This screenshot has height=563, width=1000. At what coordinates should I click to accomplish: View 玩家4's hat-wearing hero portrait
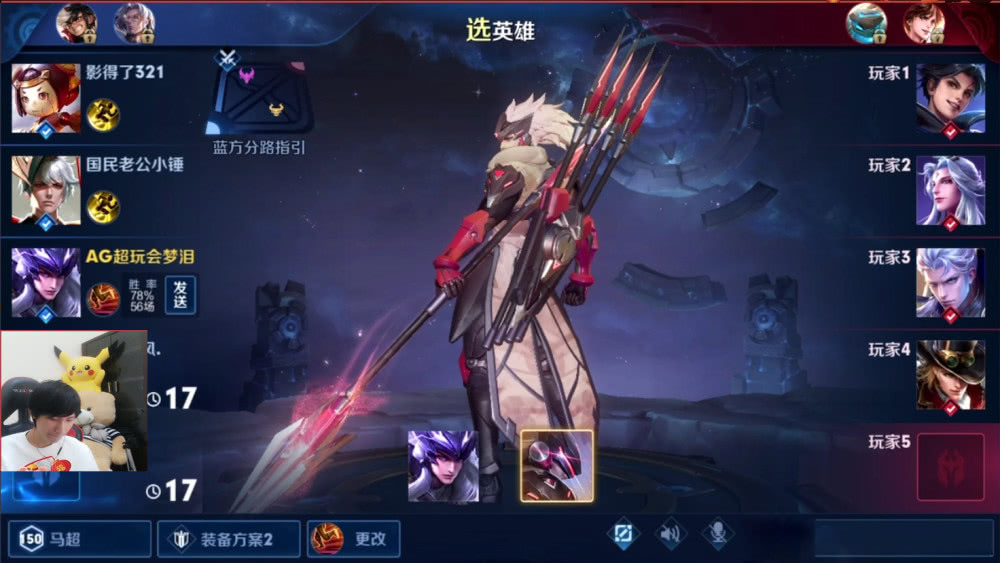(x=950, y=375)
